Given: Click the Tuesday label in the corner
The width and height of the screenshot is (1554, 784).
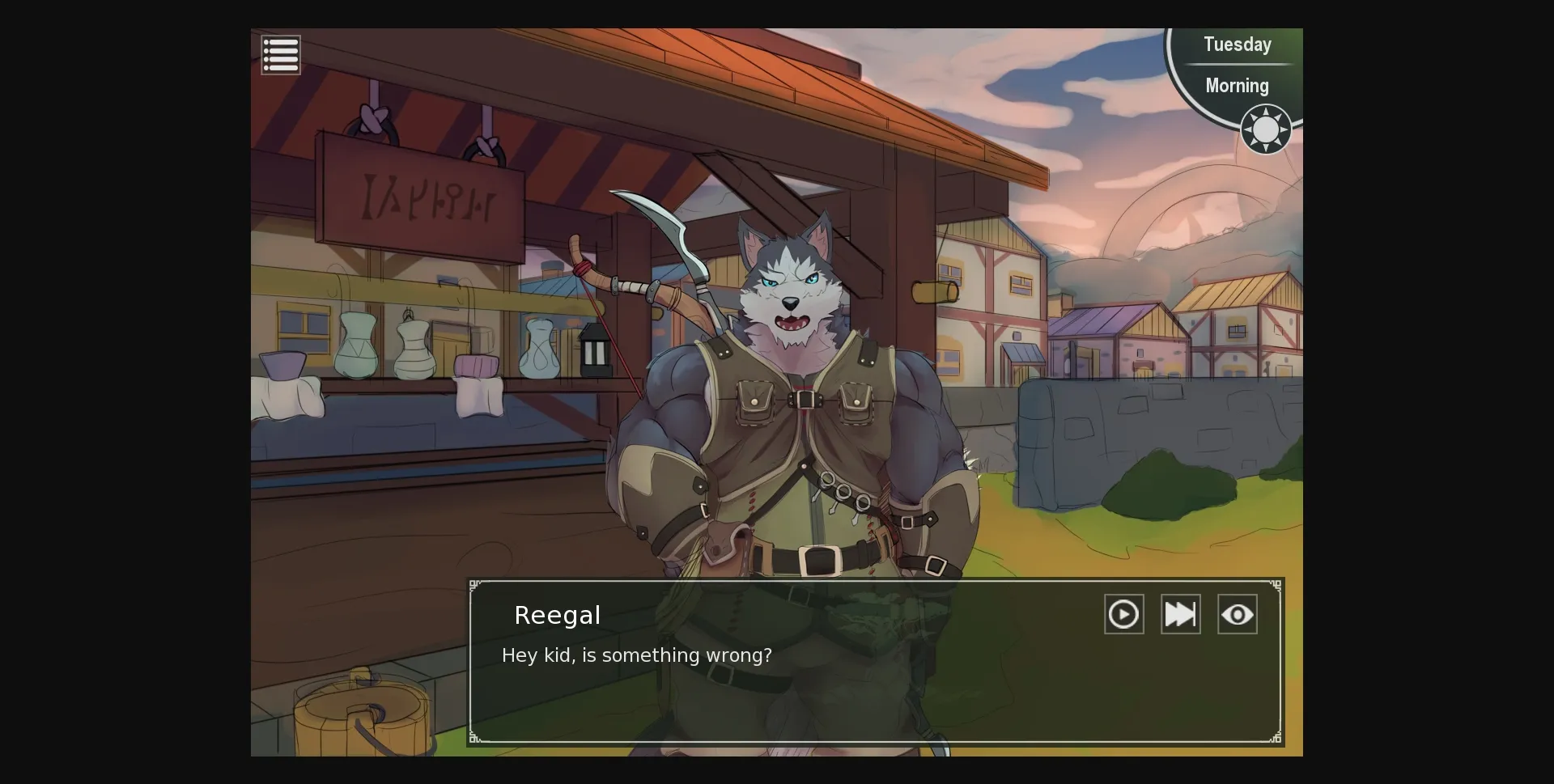Looking at the screenshot, I should pos(1237,44).
